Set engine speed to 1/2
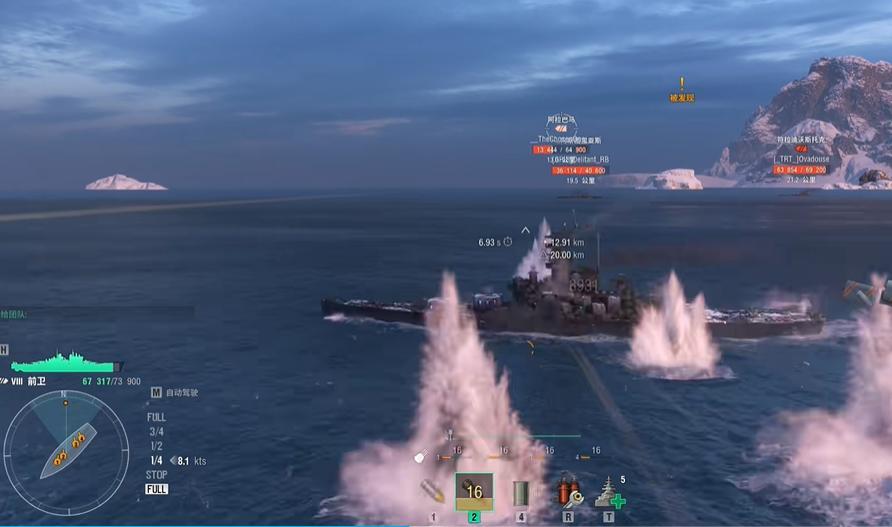892x527 pixels. (156, 446)
